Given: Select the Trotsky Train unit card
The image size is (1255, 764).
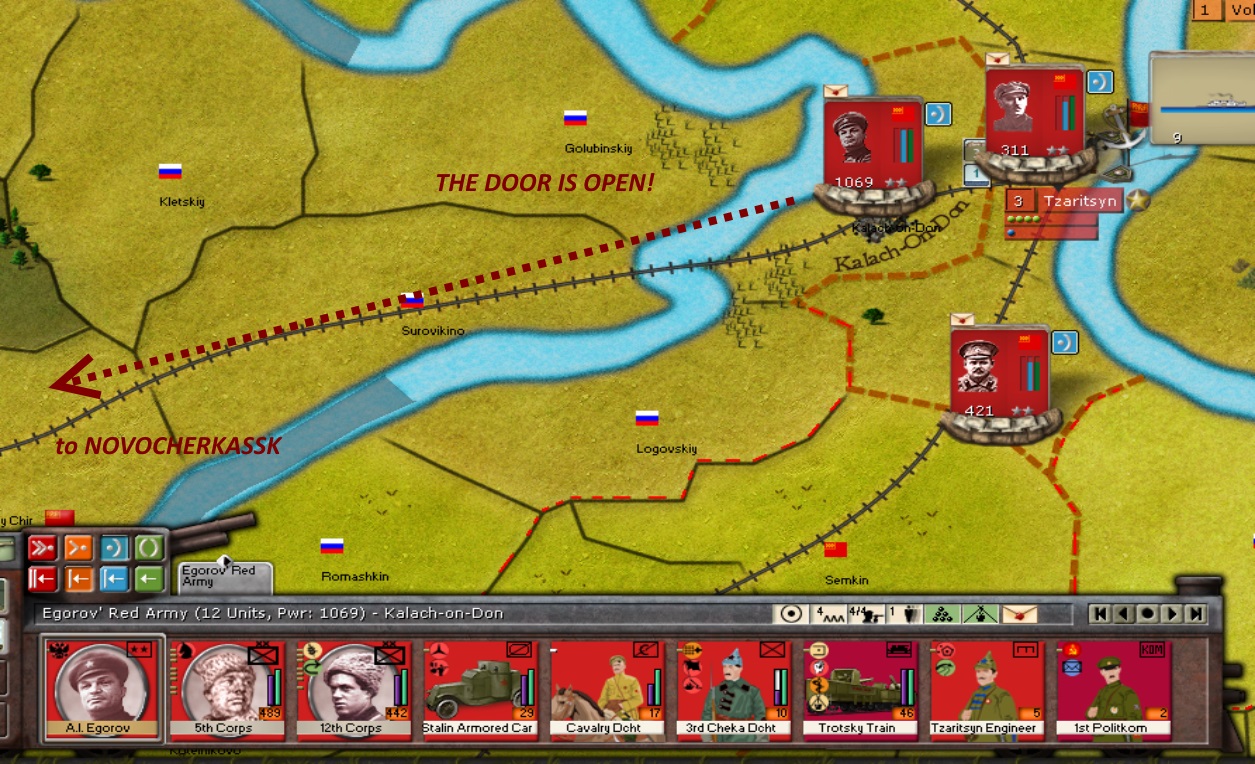Looking at the screenshot, I should point(860,690).
